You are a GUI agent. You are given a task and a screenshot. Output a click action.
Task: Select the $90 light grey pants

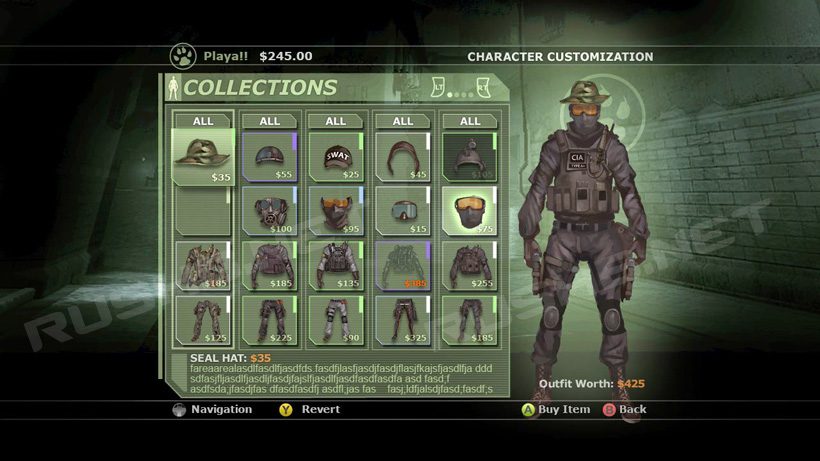tap(336, 319)
